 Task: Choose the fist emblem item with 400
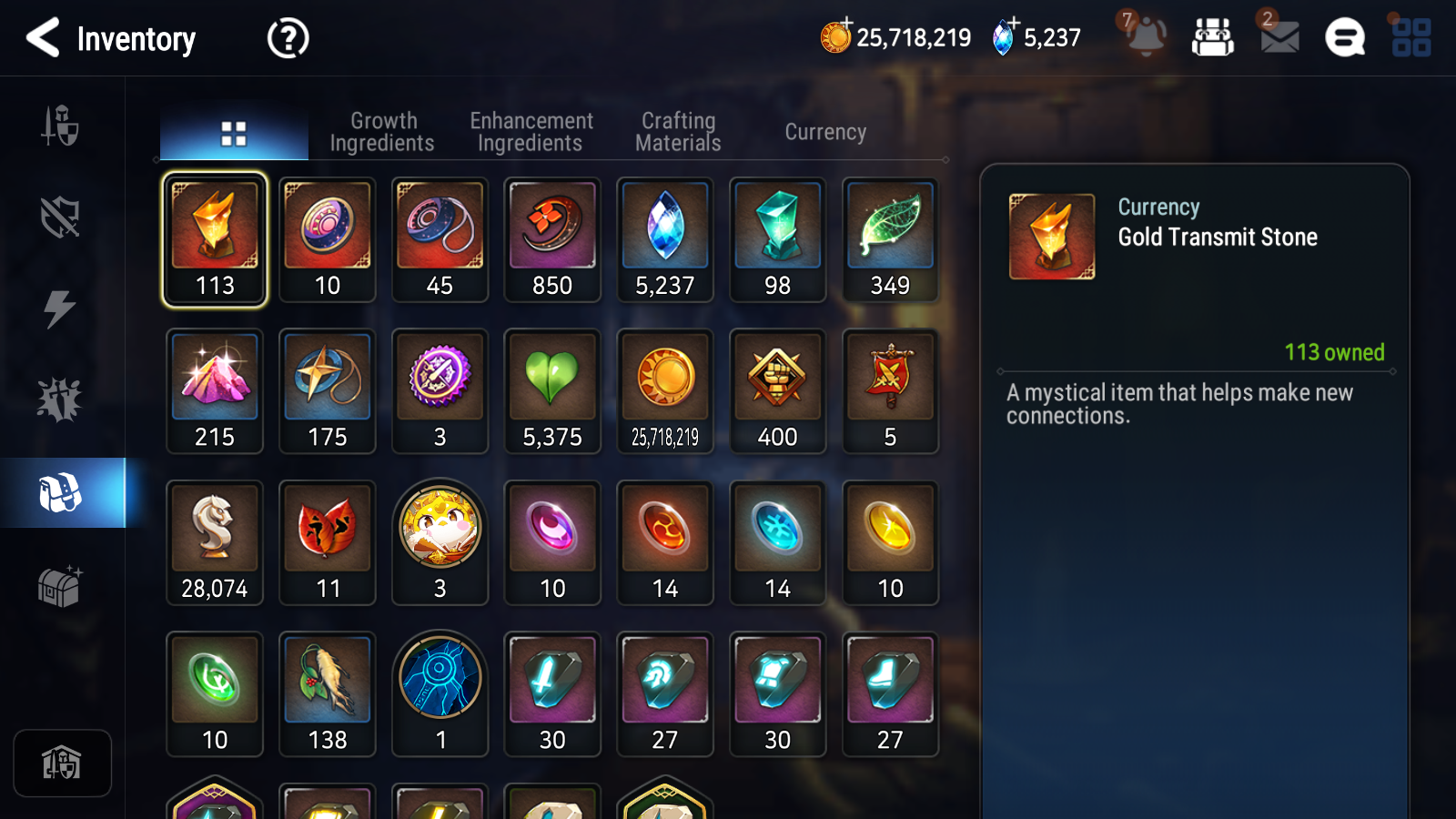[x=778, y=391]
